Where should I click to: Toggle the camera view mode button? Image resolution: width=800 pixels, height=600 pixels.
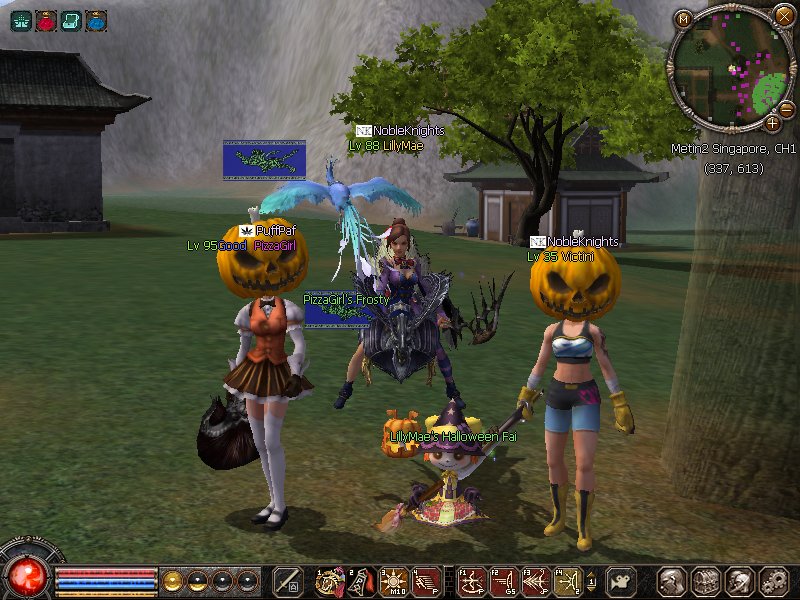pyautogui.click(x=621, y=581)
